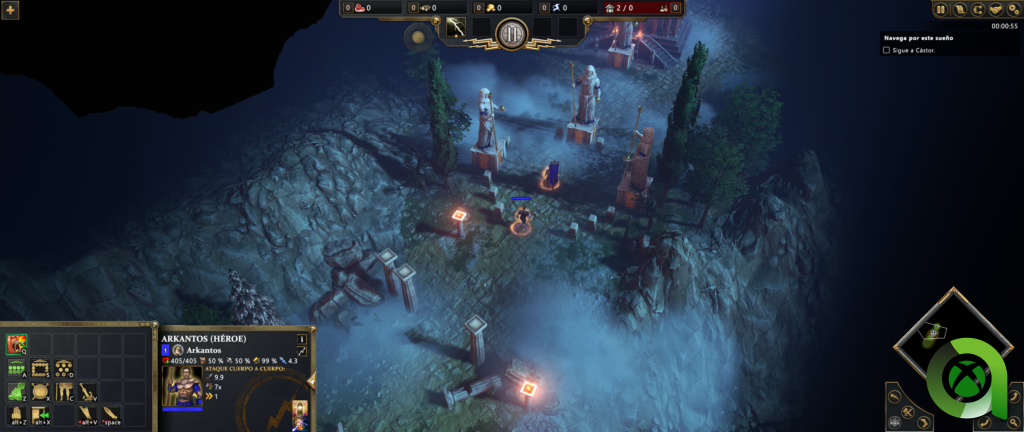This screenshot has width=1024, height=432.
Task: Open the central age advancement medallion
Action: [x=511, y=33]
